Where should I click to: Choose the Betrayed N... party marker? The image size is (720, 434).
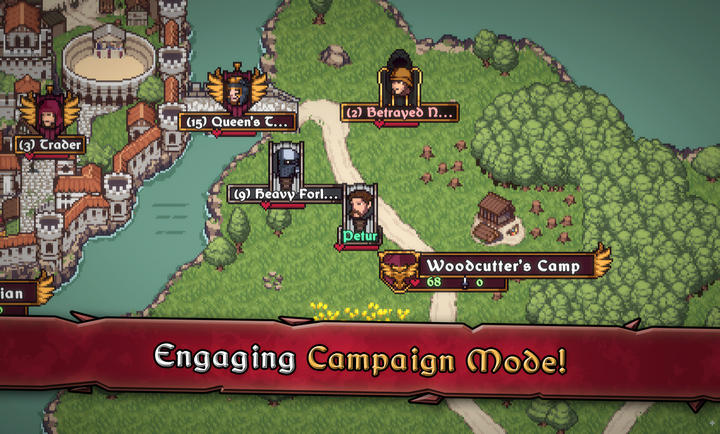[399, 86]
